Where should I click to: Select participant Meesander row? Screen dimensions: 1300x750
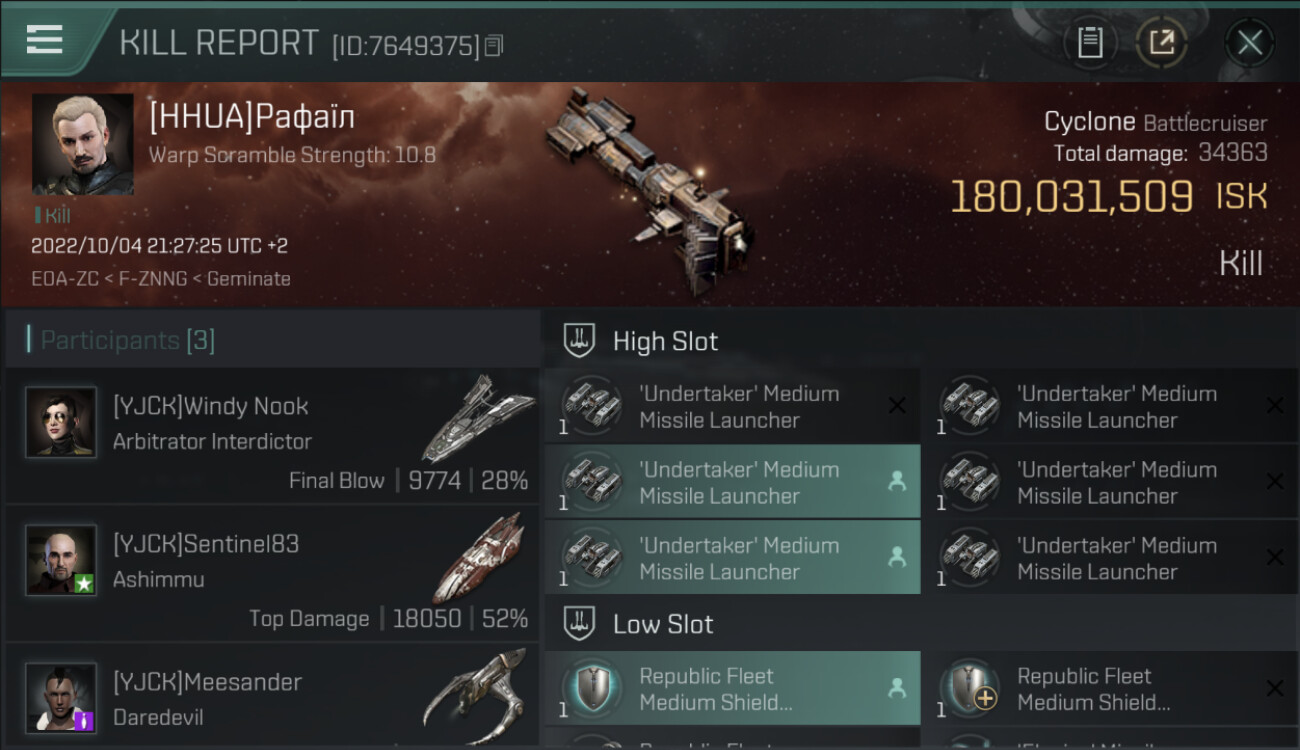(x=272, y=698)
